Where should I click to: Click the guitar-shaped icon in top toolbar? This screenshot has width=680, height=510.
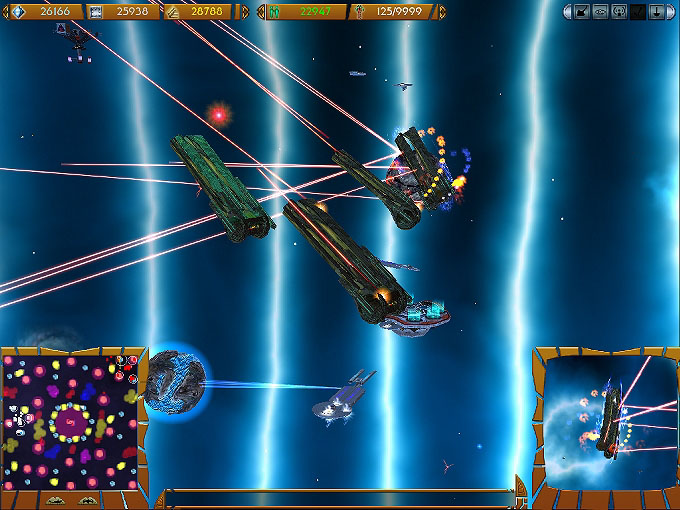click(x=581, y=12)
